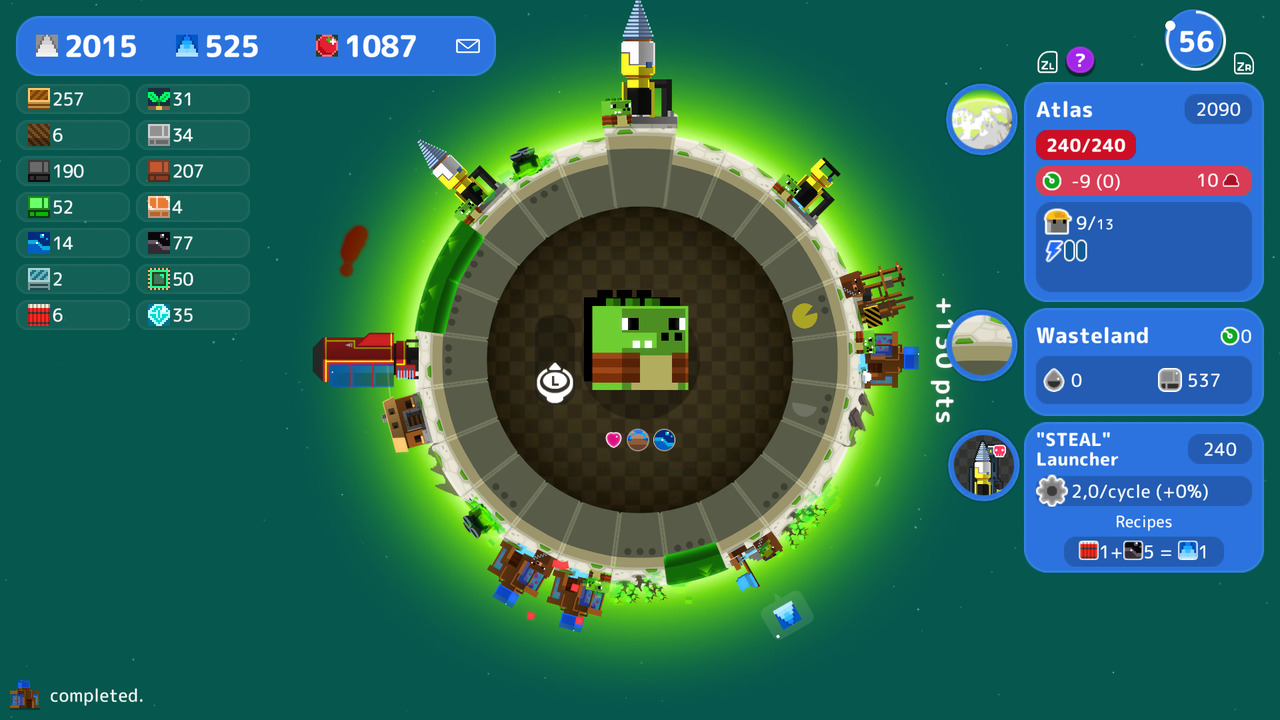
Task: Click the sapling resource icon showing 31
Action: 157,98
